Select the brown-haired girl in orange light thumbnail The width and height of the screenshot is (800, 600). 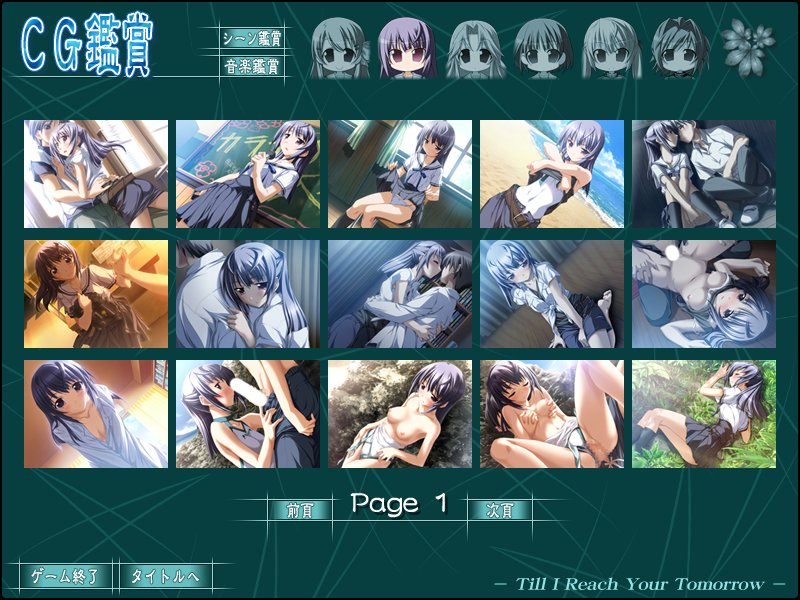96,294
